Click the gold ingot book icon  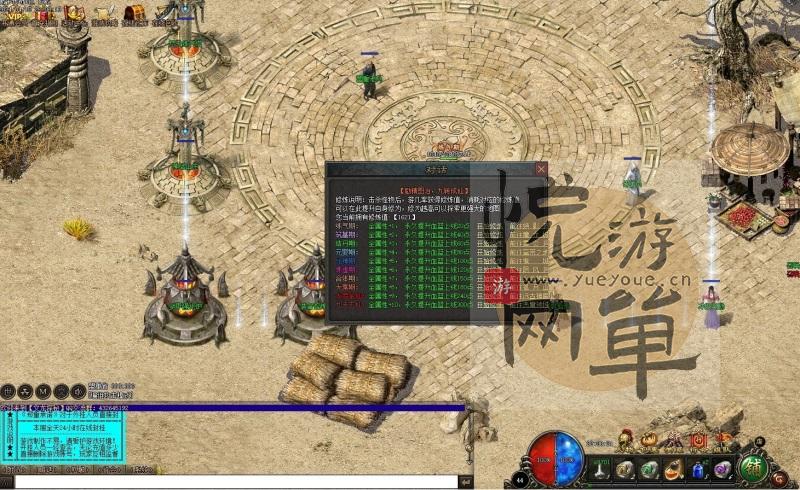pyautogui.click(x=74, y=14)
